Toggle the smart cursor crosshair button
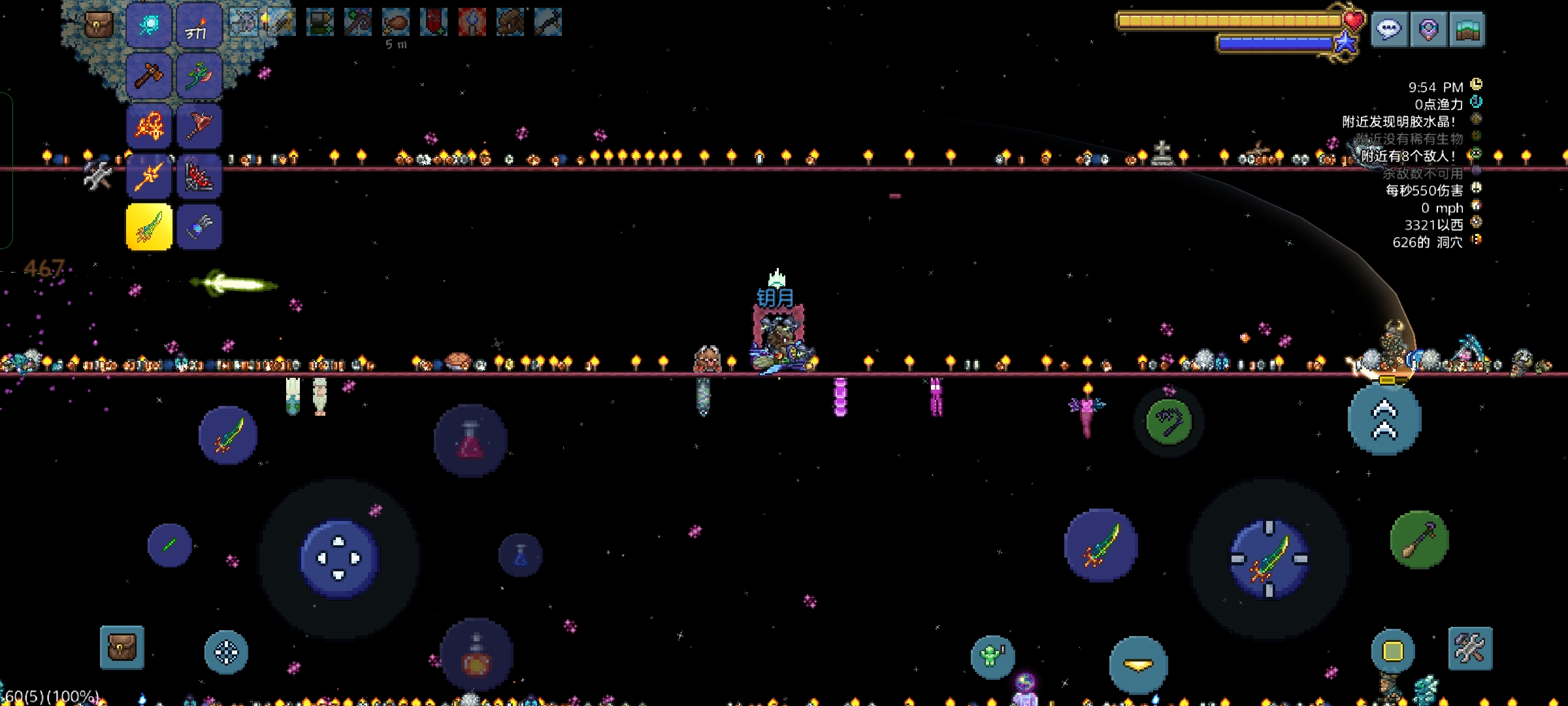 tap(226, 652)
